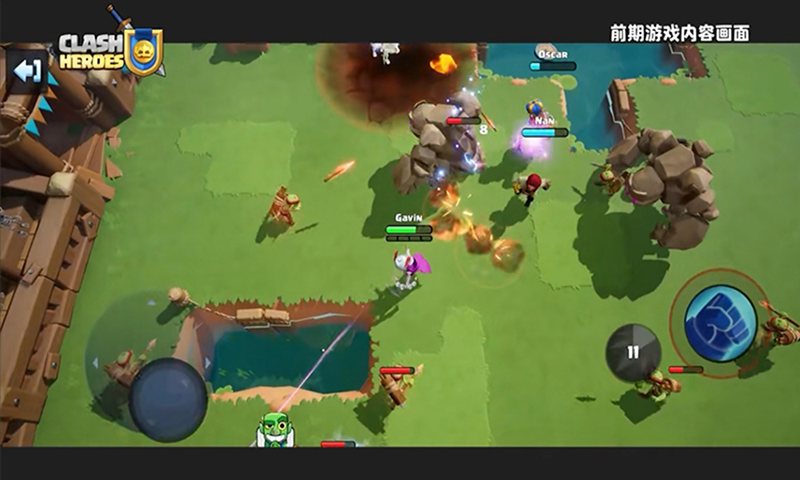Screen dimensions: 800x480
Task: Tap the exit arrow button
Action: click(27, 71)
